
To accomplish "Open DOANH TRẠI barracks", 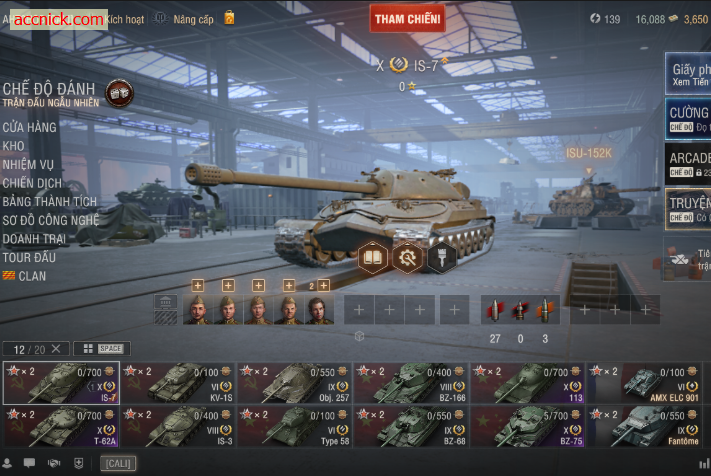I will click(35, 239).
